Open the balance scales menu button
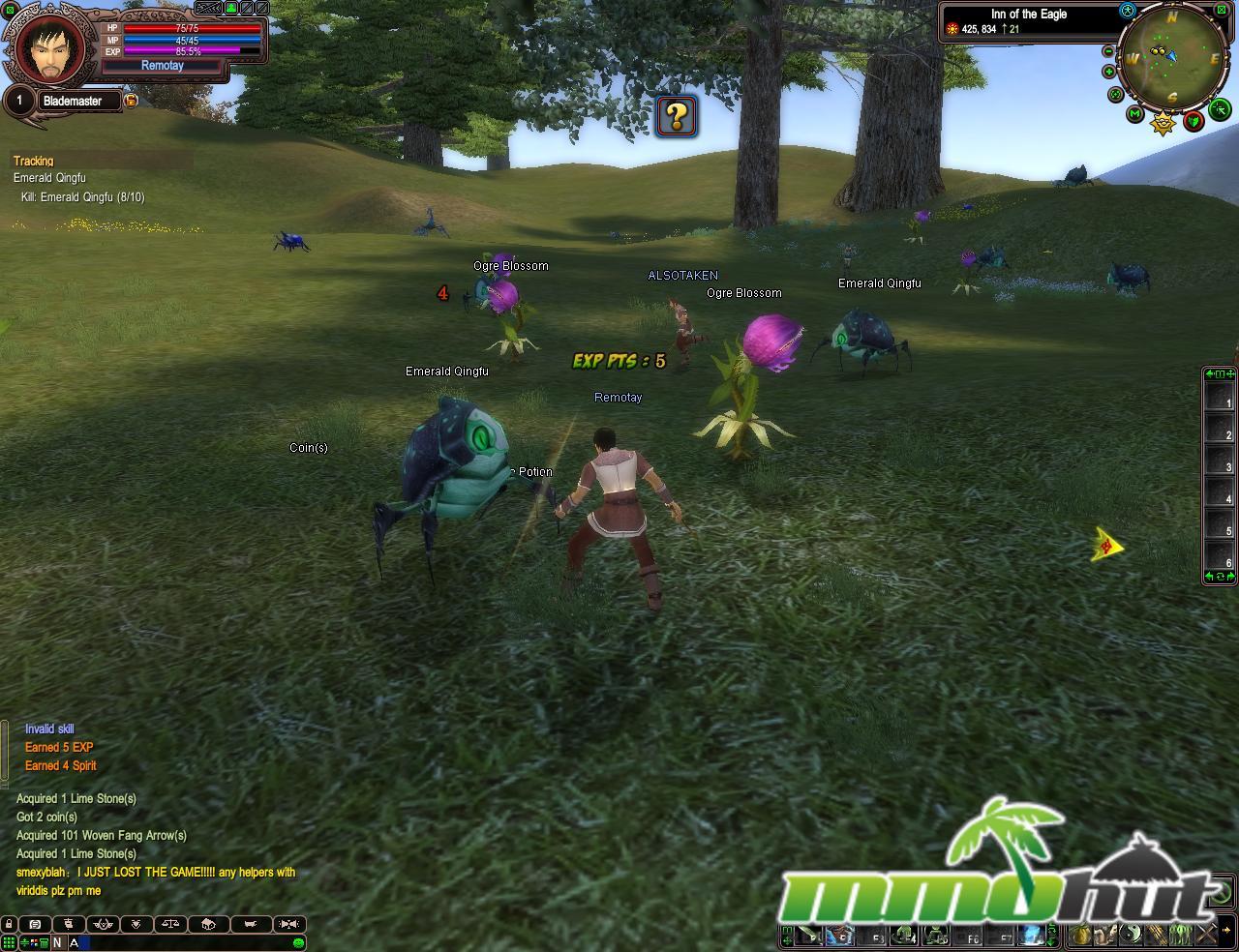1239x952 pixels. pos(170,924)
